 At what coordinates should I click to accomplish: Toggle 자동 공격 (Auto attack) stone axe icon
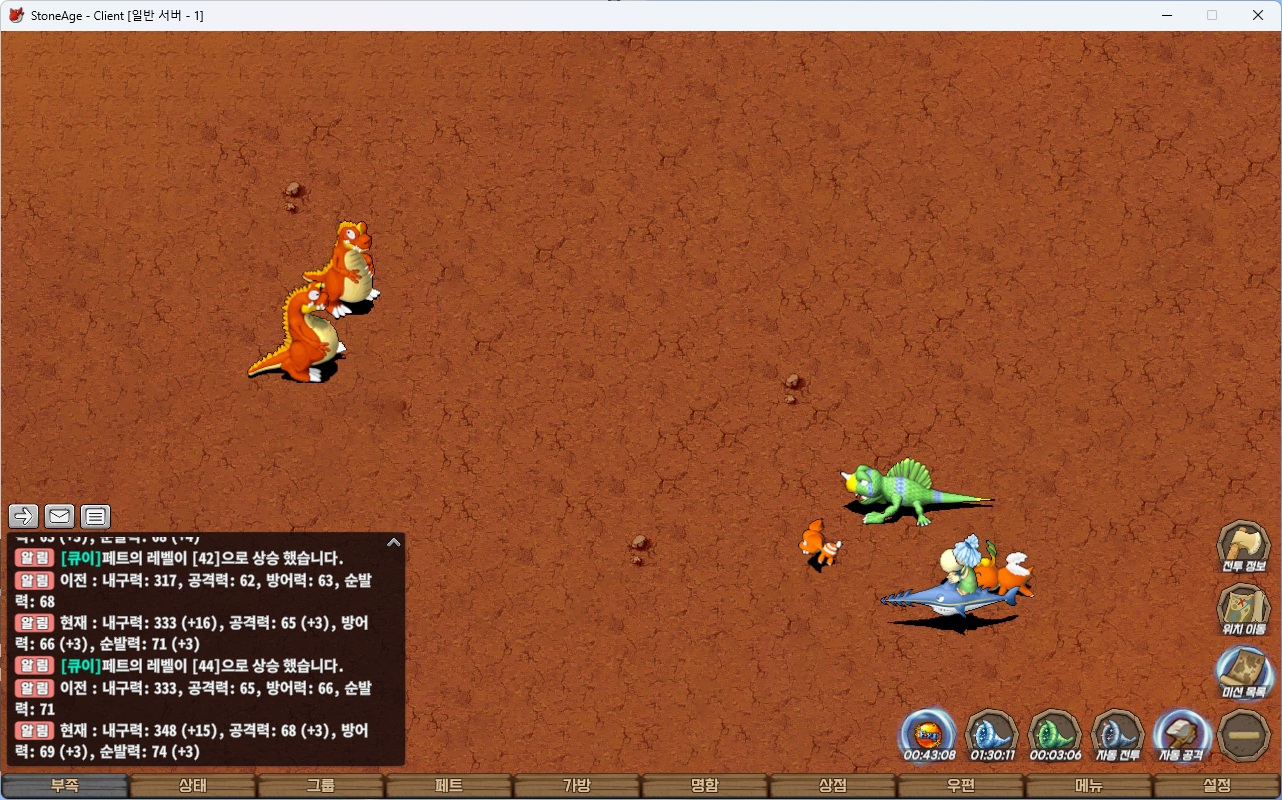(x=1181, y=735)
